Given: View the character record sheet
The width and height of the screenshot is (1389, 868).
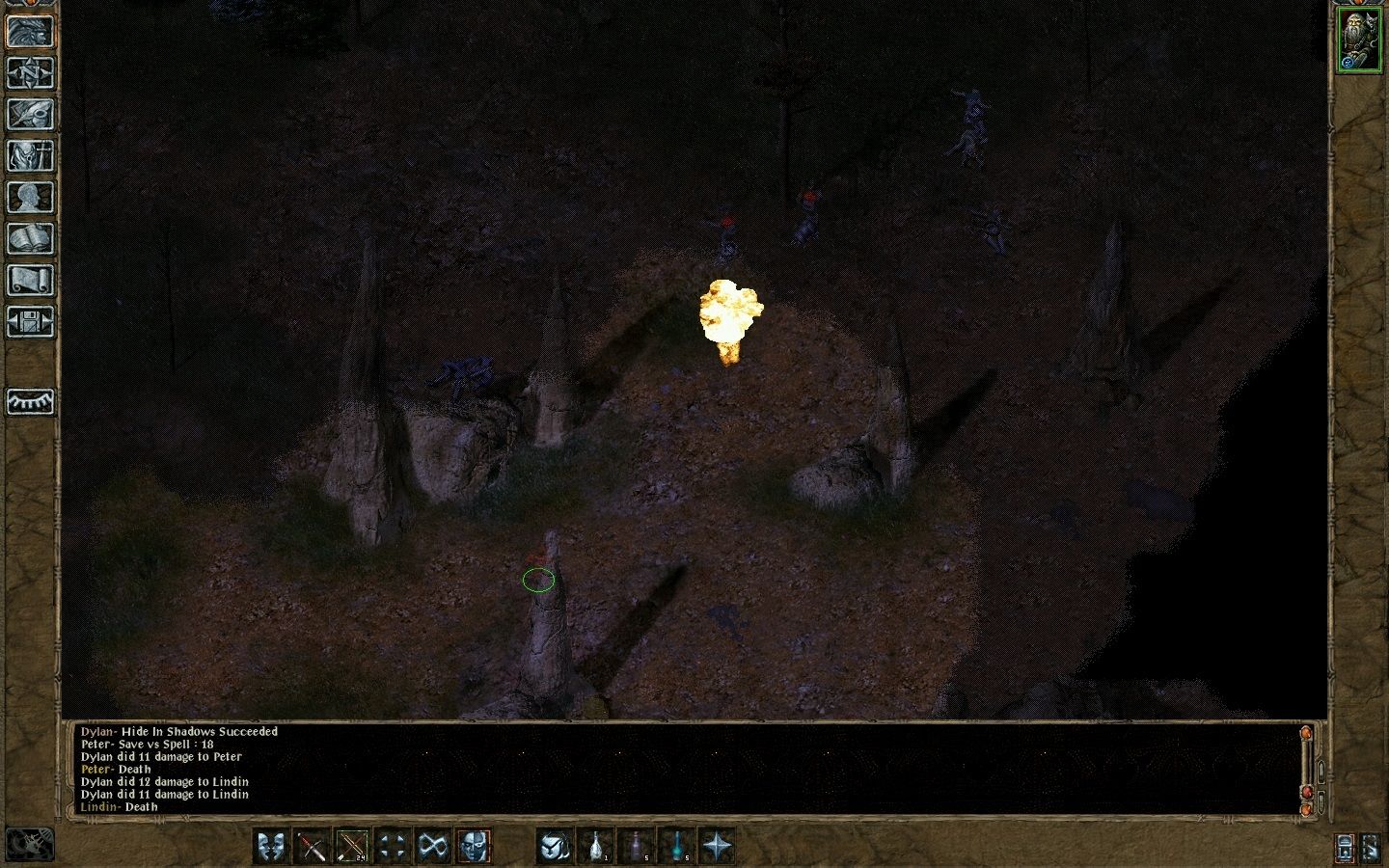Looking at the screenshot, I should [x=29, y=197].
